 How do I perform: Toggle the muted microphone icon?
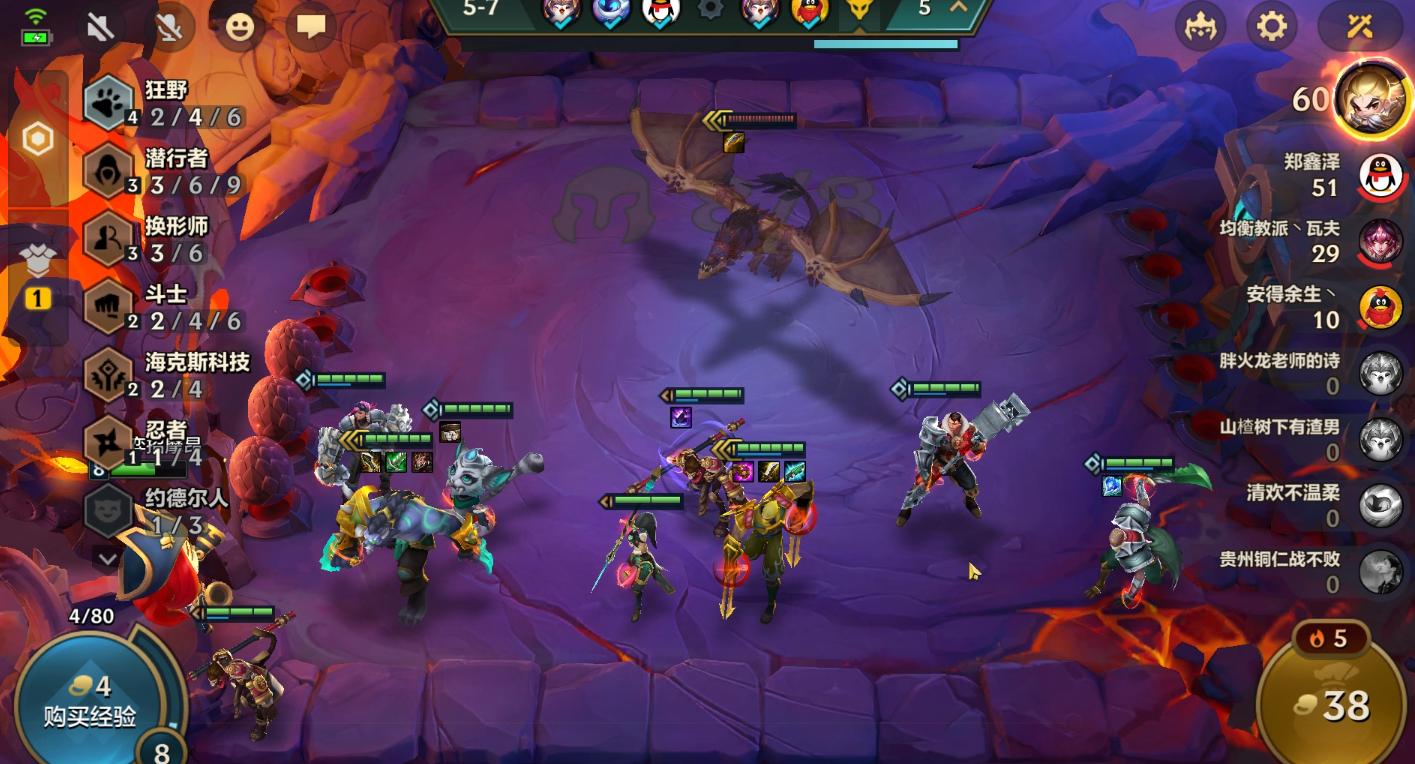169,27
